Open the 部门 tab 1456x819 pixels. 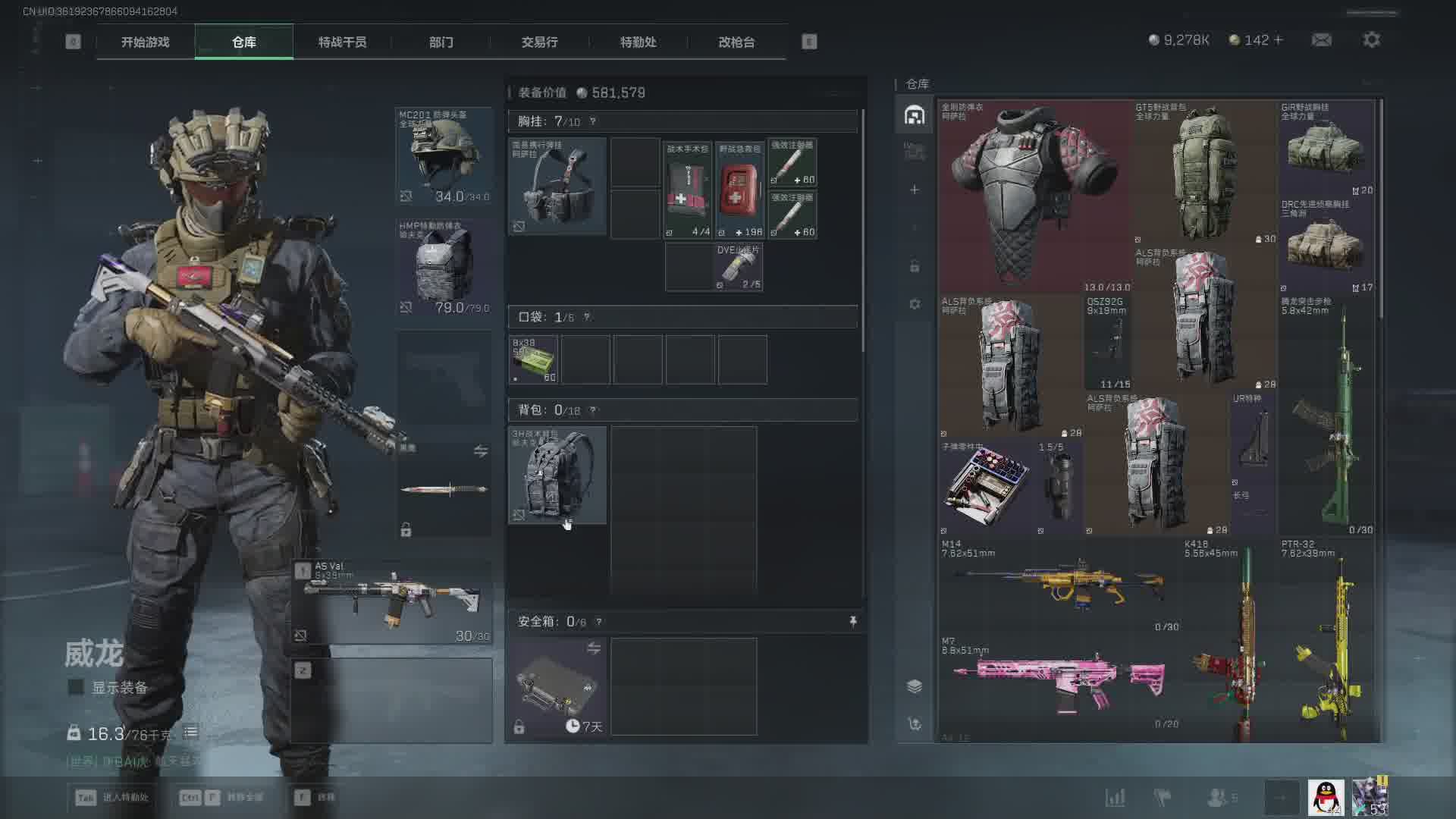click(441, 42)
